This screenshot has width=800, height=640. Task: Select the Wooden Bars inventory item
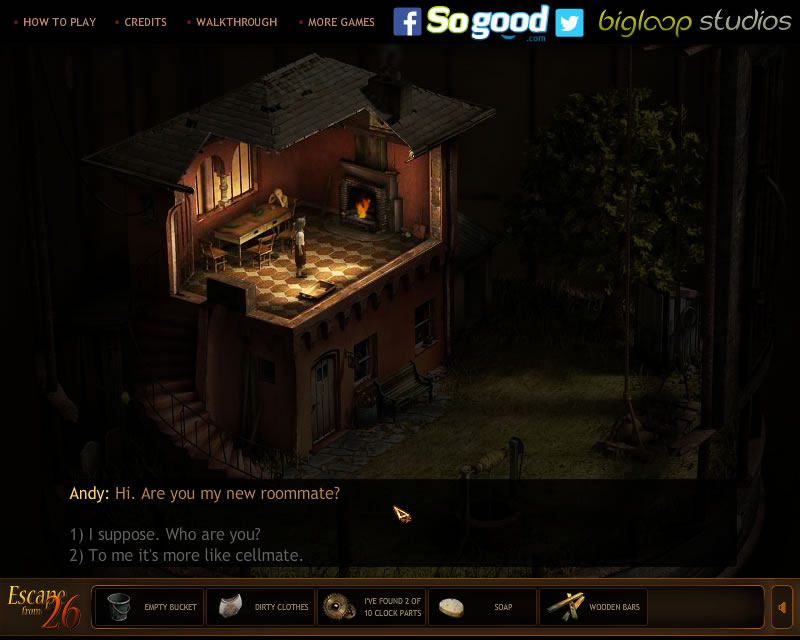[x=594, y=607]
